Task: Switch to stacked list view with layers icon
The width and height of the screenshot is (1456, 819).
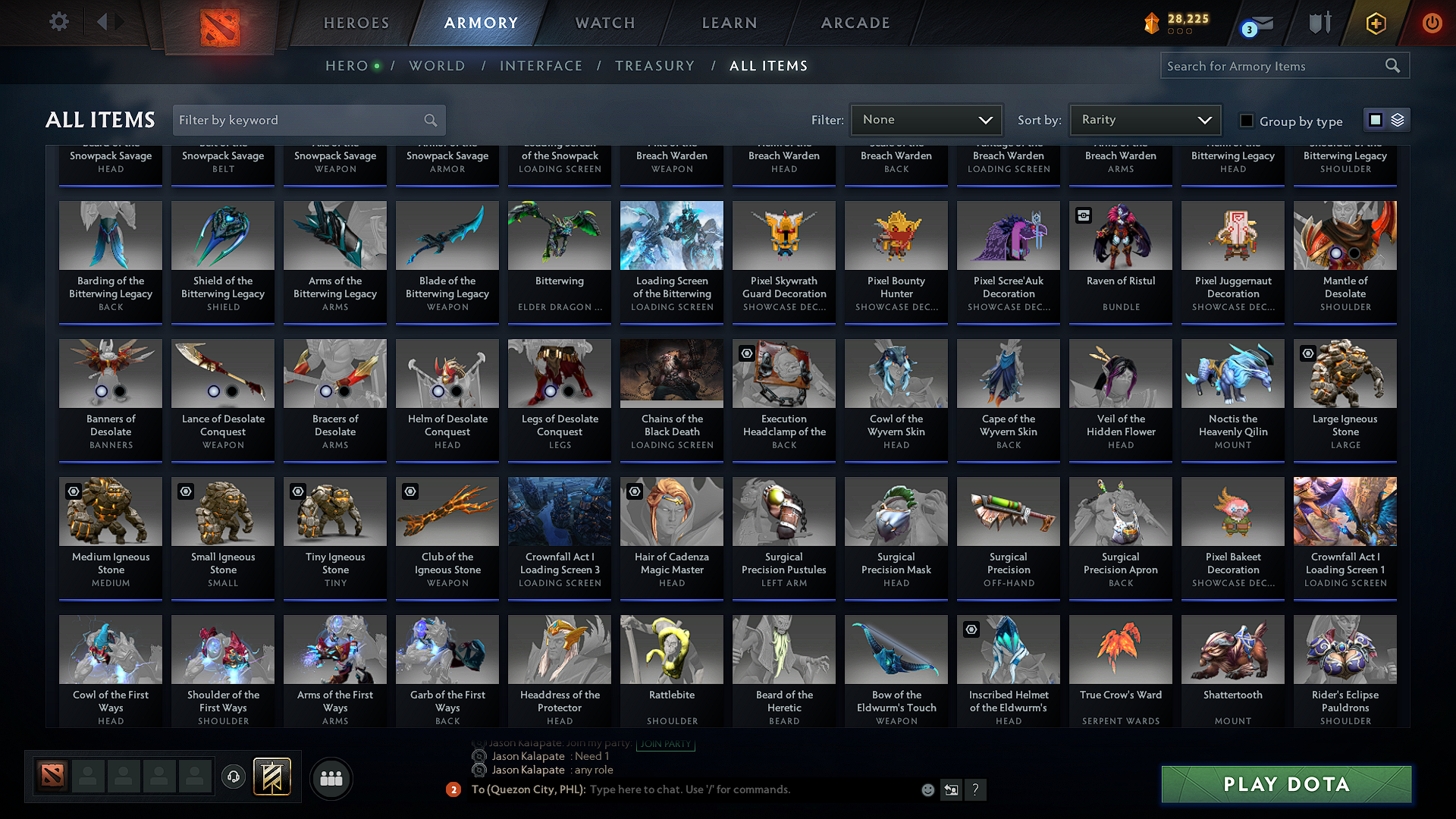Action: click(1396, 119)
